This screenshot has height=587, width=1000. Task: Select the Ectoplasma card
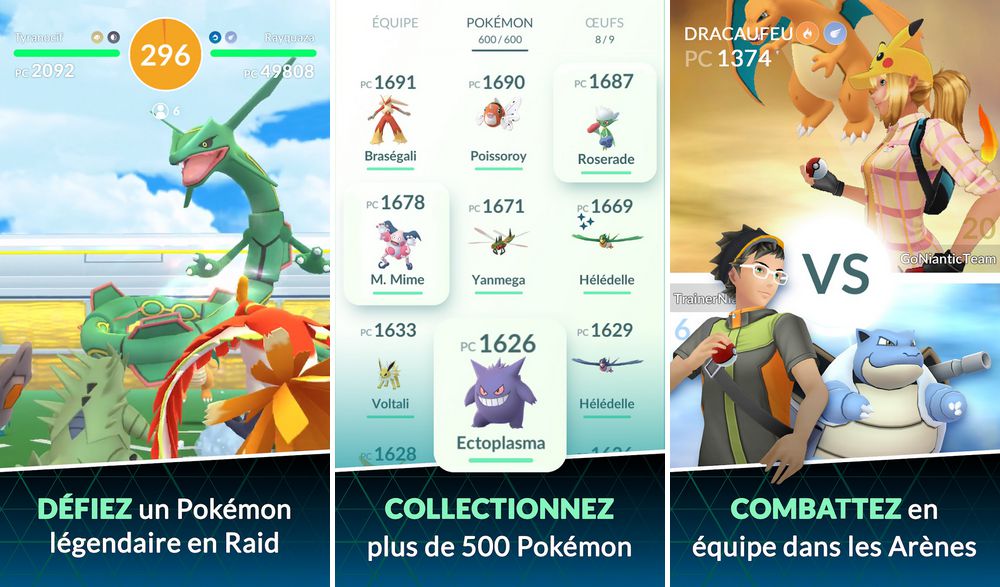coord(500,395)
